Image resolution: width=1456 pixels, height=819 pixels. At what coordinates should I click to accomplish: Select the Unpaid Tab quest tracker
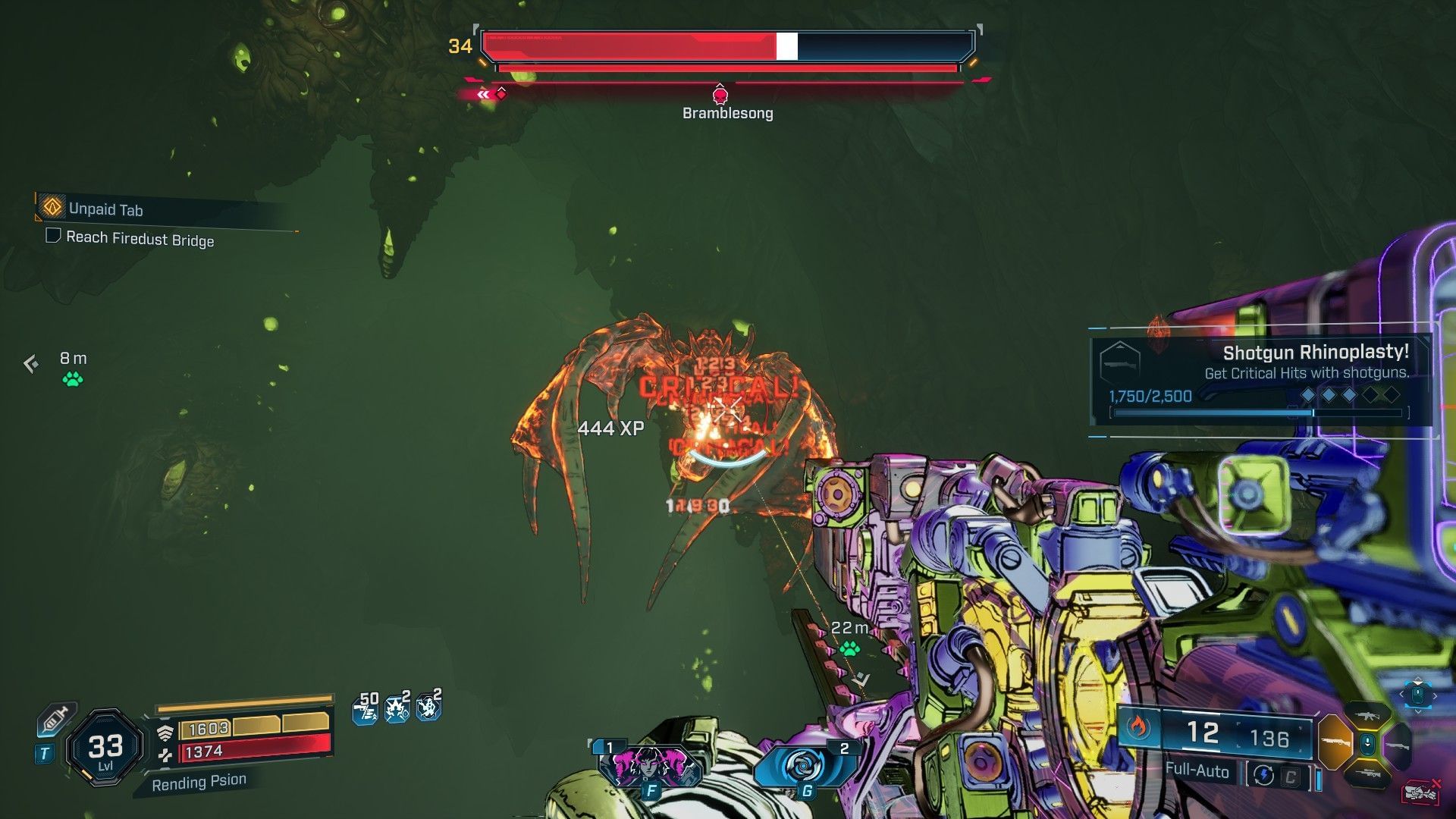tap(105, 209)
